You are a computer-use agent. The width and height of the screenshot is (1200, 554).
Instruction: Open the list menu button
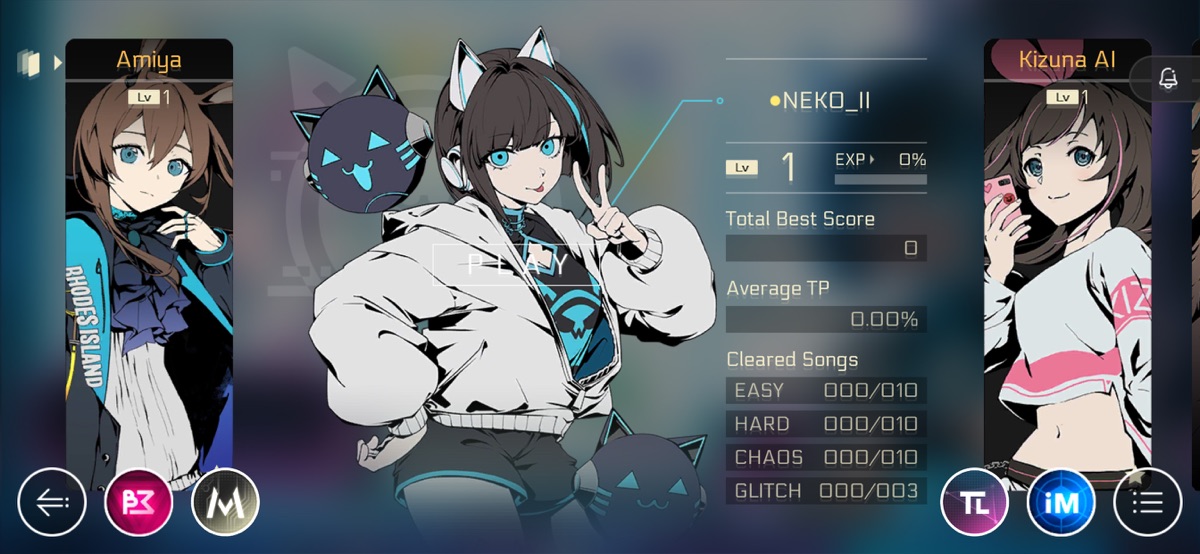pos(1147,502)
